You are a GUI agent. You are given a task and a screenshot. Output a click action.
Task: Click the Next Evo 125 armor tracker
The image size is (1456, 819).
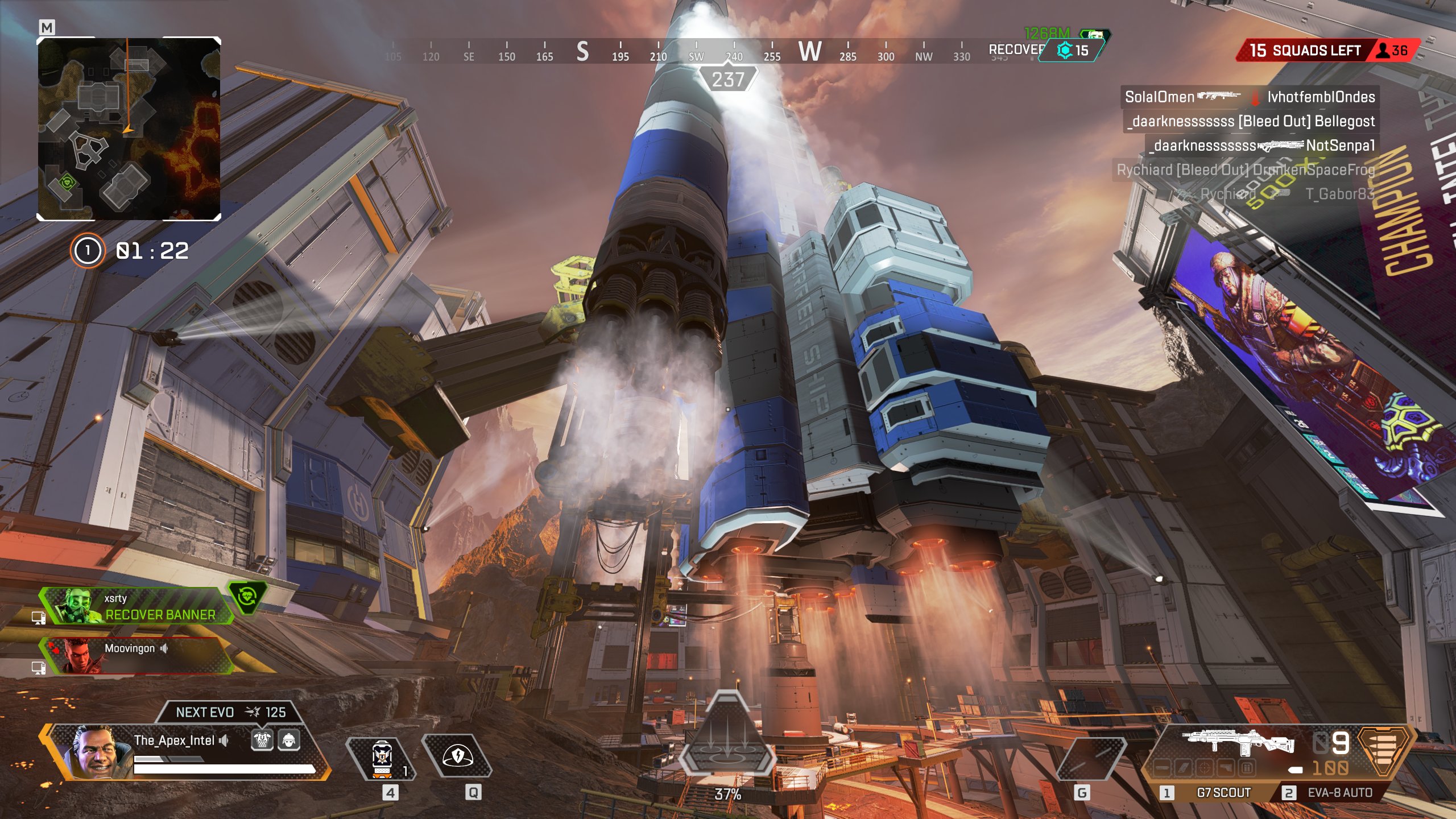pyautogui.click(x=230, y=712)
